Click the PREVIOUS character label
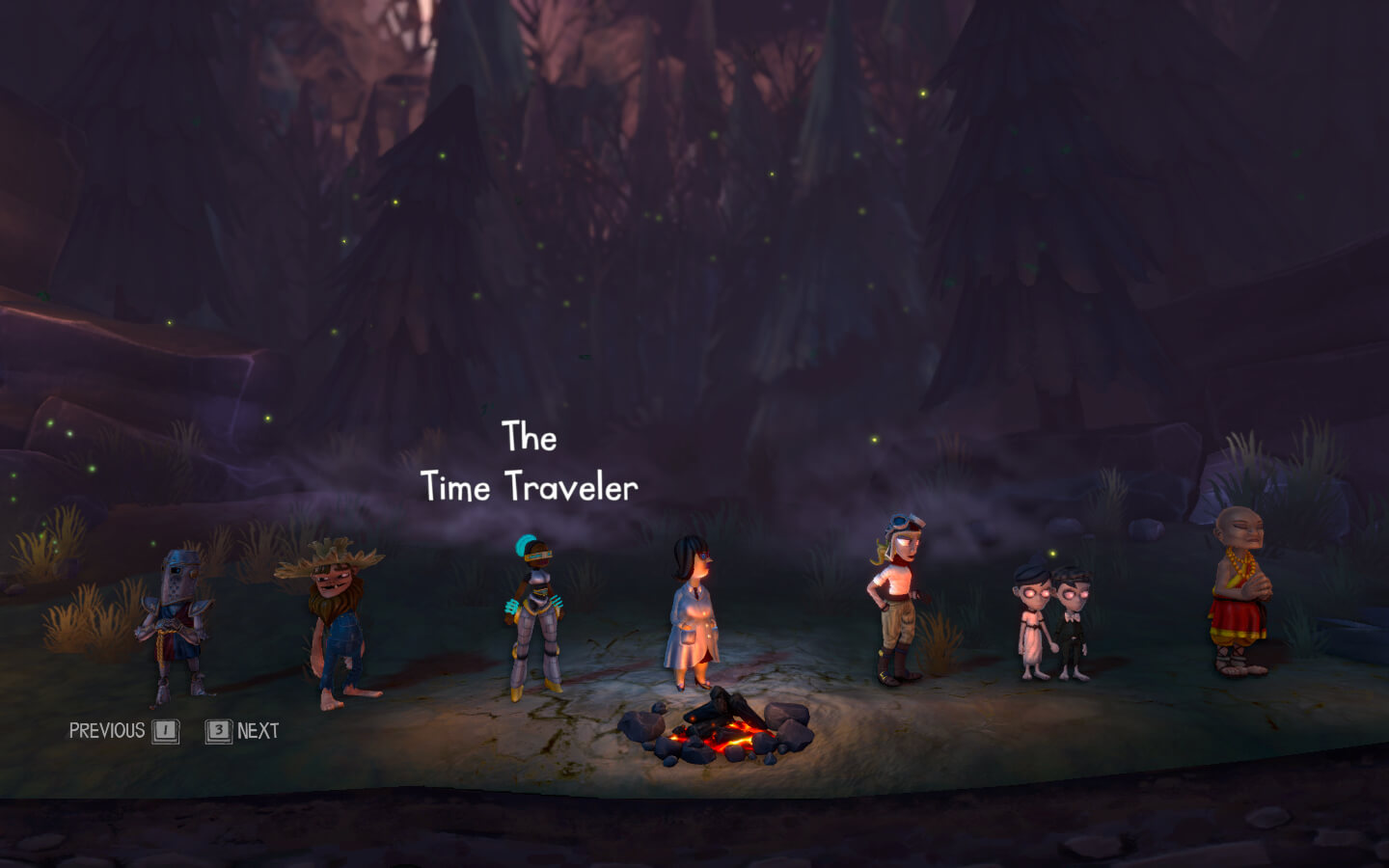Image resolution: width=1389 pixels, height=868 pixels. tap(107, 731)
